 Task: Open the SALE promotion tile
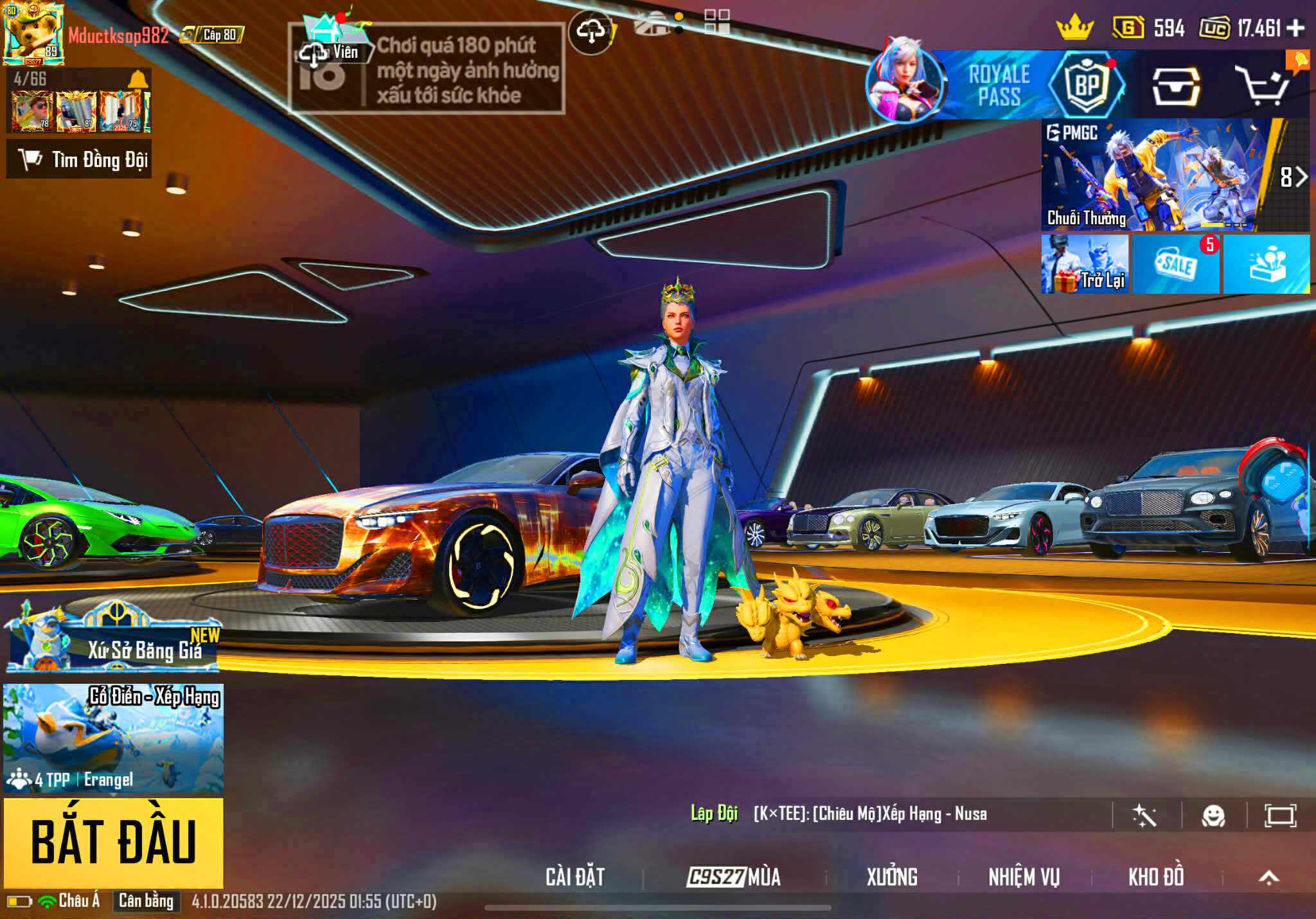coord(1176,264)
